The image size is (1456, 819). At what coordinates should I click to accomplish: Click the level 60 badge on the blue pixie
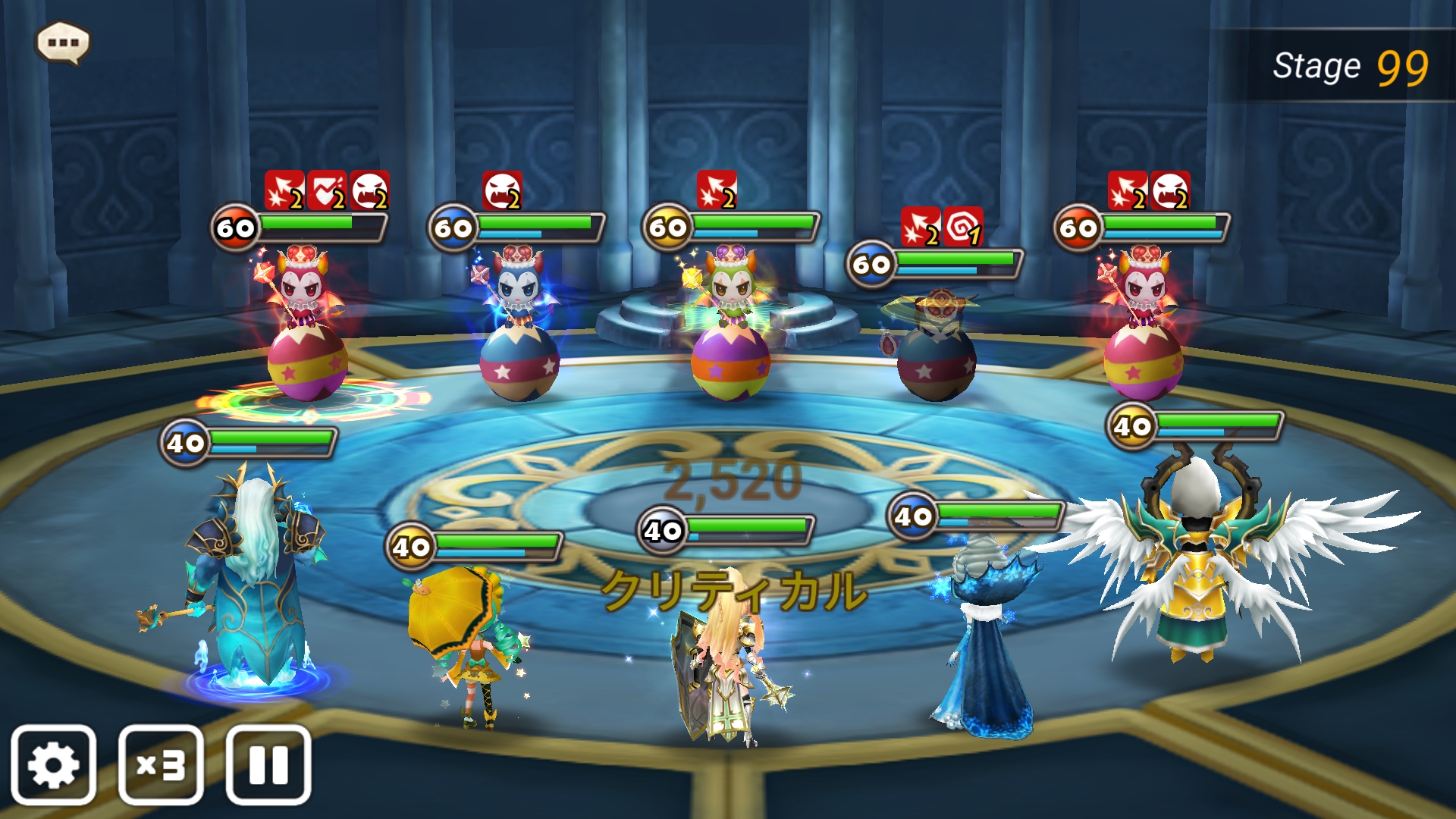click(x=450, y=226)
